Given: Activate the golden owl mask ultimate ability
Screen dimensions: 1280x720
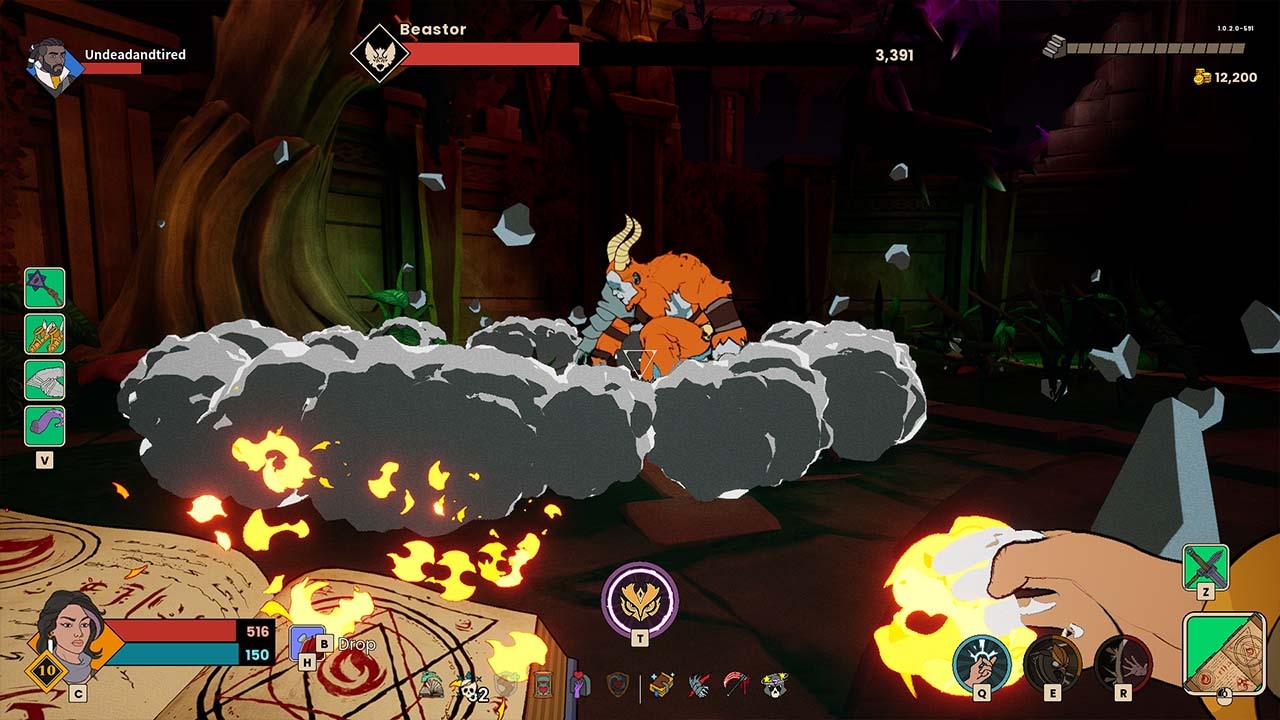Looking at the screenshot, I should point(640,600).
